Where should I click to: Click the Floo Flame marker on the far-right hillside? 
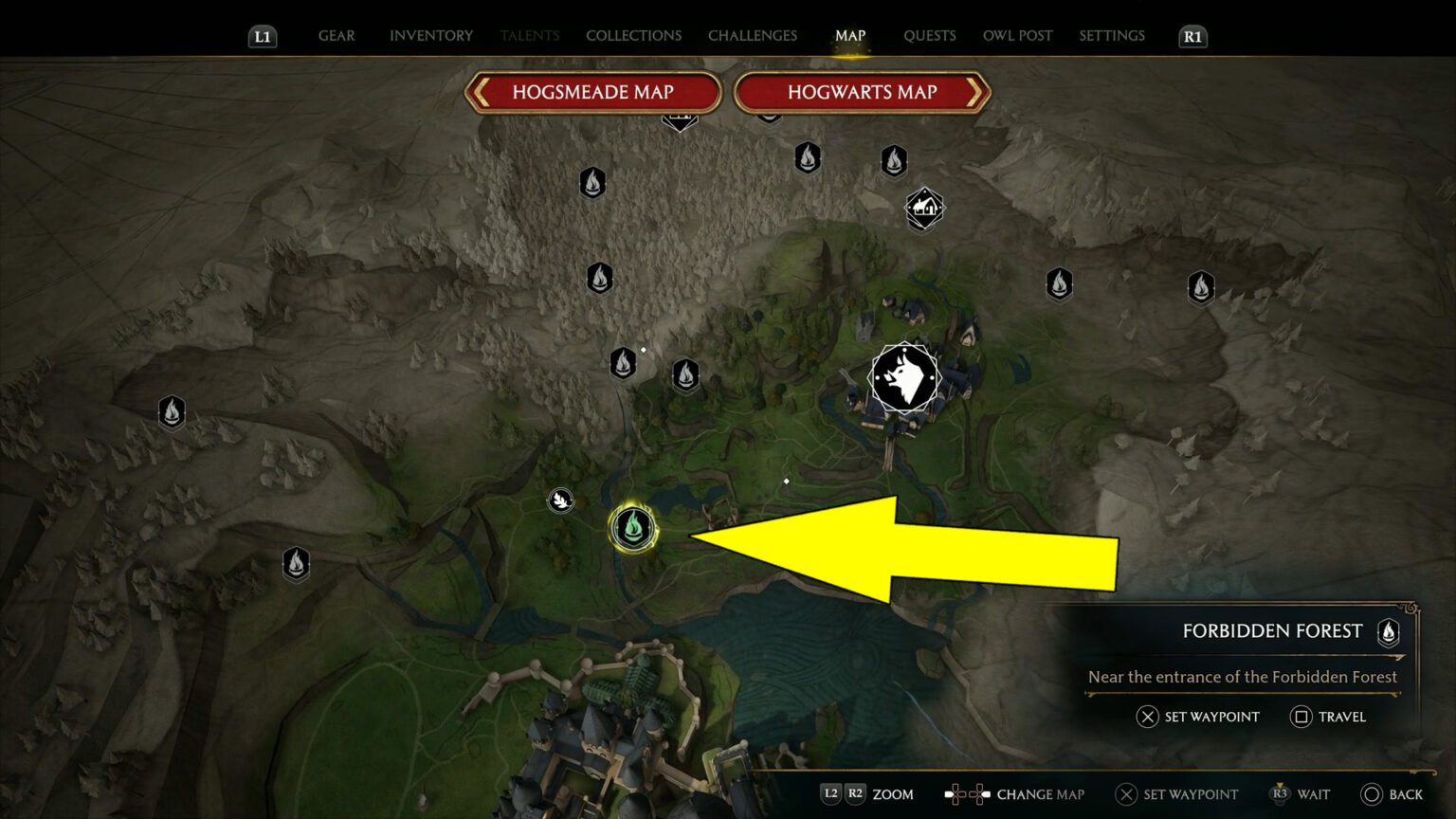[x=1201, y=287]
